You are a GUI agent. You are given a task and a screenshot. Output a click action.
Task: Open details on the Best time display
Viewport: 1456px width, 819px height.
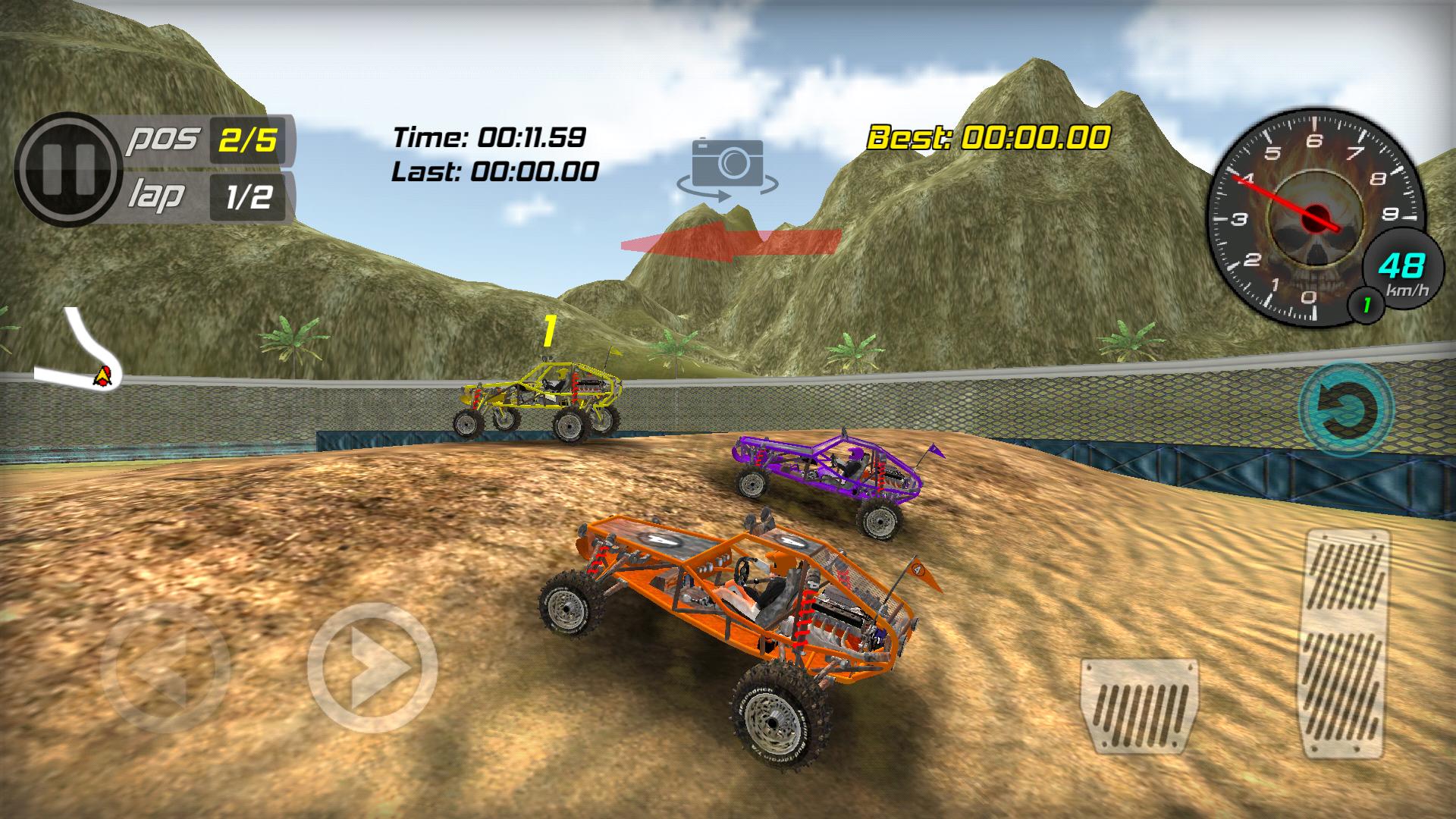(x=990, y=138)
